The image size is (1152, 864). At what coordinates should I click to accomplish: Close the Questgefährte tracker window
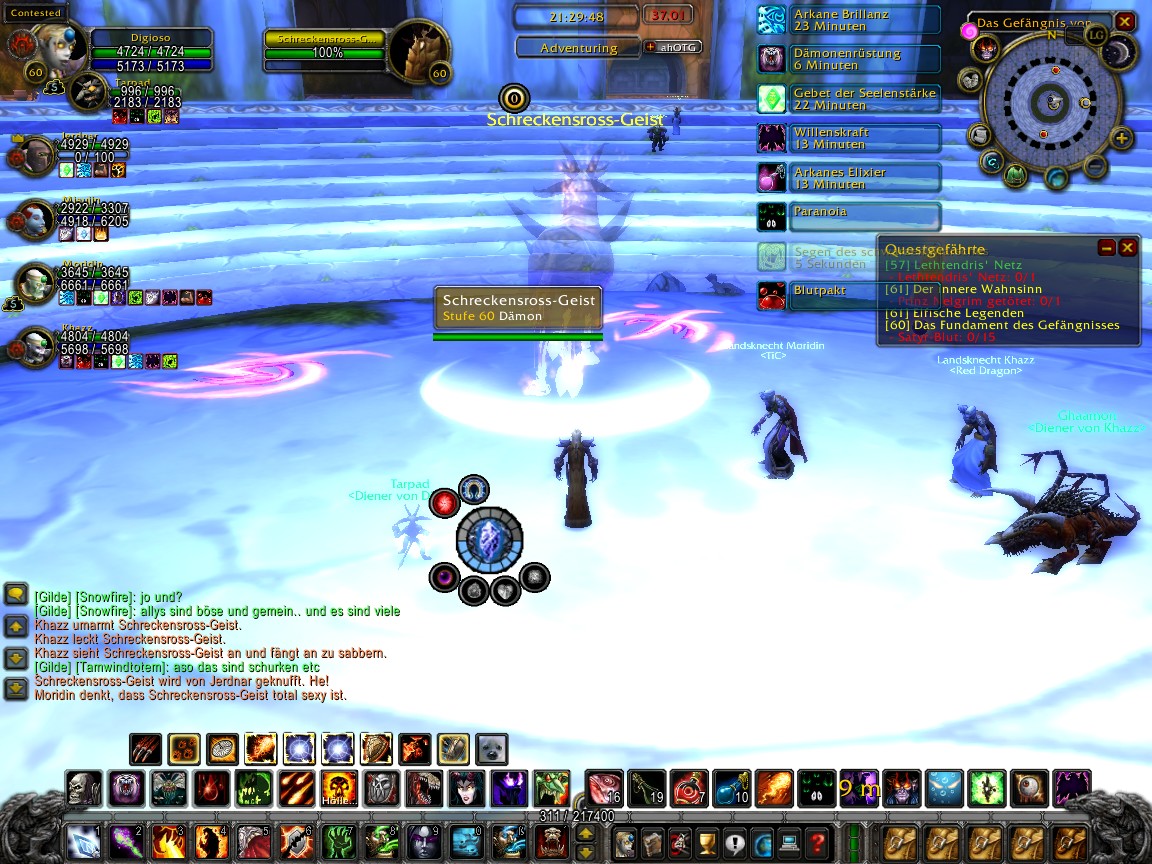(1128, 247)
